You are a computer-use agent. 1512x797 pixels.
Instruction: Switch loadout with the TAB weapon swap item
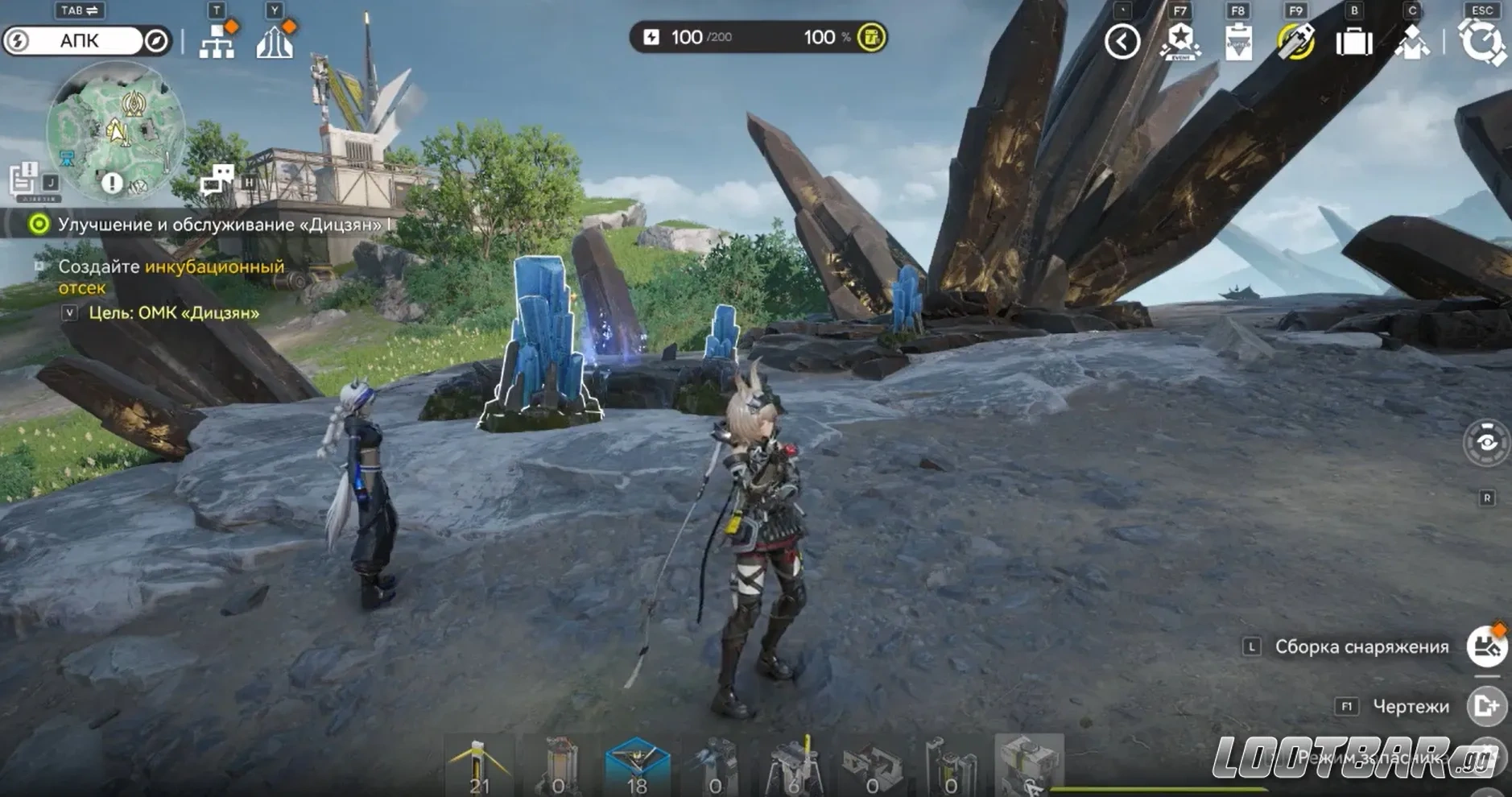coord(78,11)
